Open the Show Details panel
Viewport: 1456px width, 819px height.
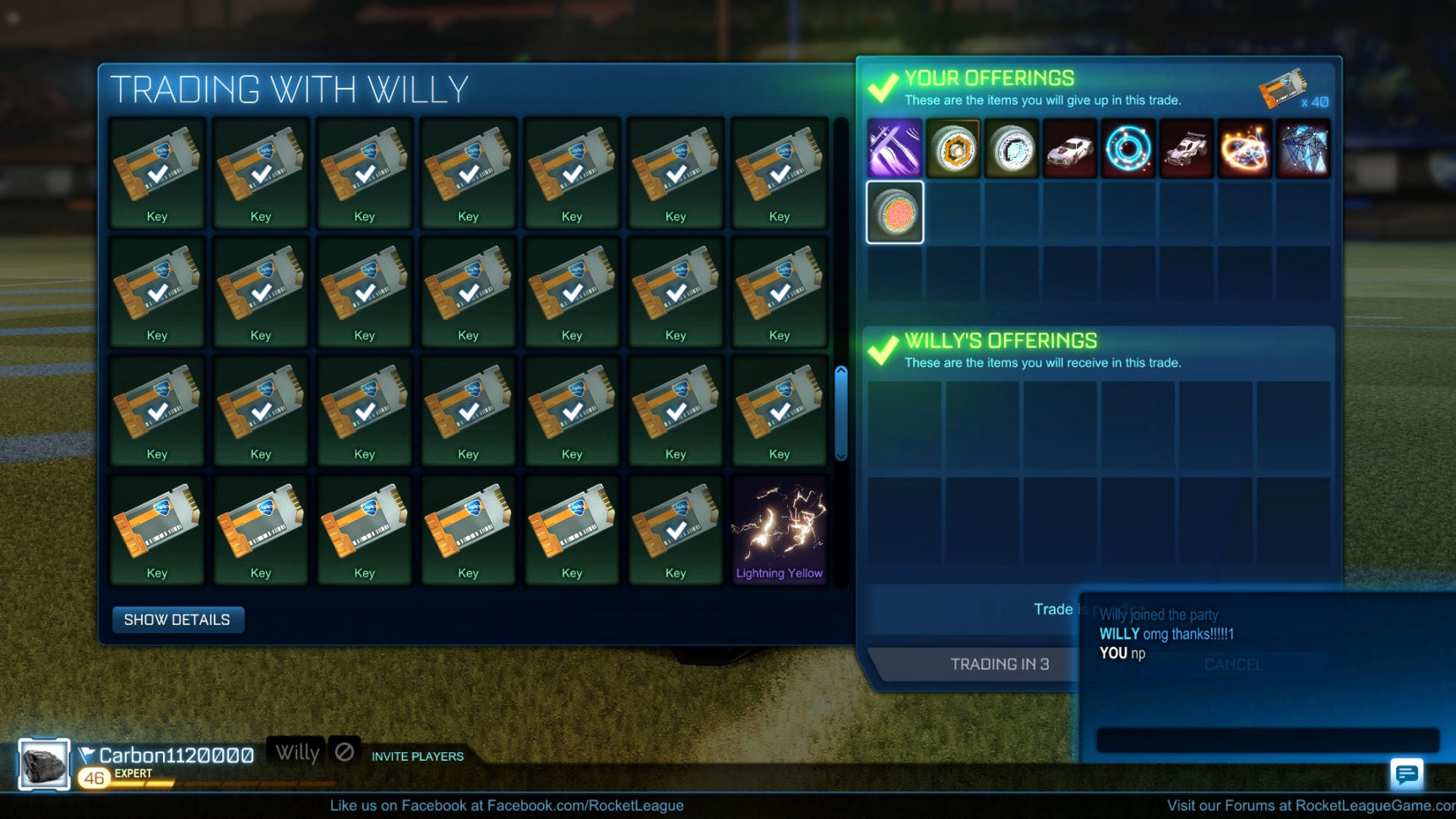point(177,620)
